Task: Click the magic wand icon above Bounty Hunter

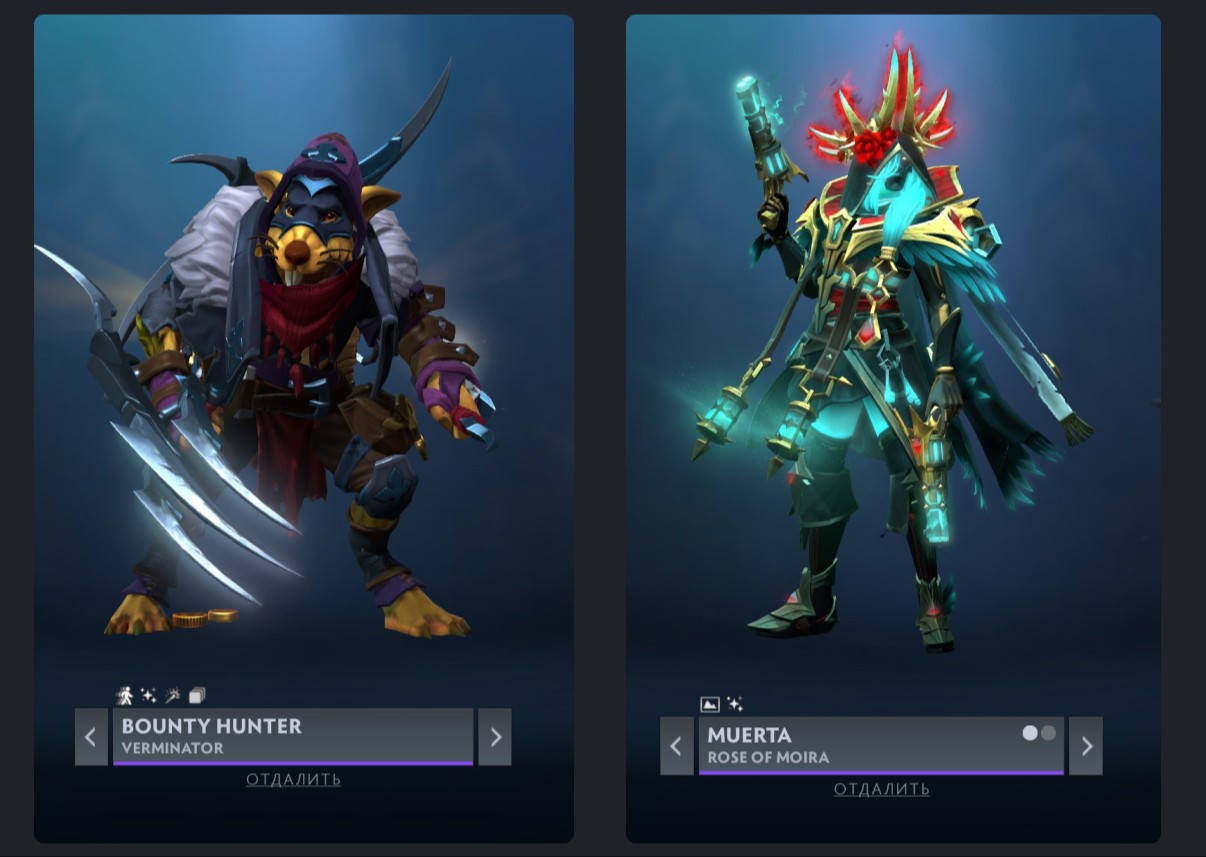Action: [173, 695]
